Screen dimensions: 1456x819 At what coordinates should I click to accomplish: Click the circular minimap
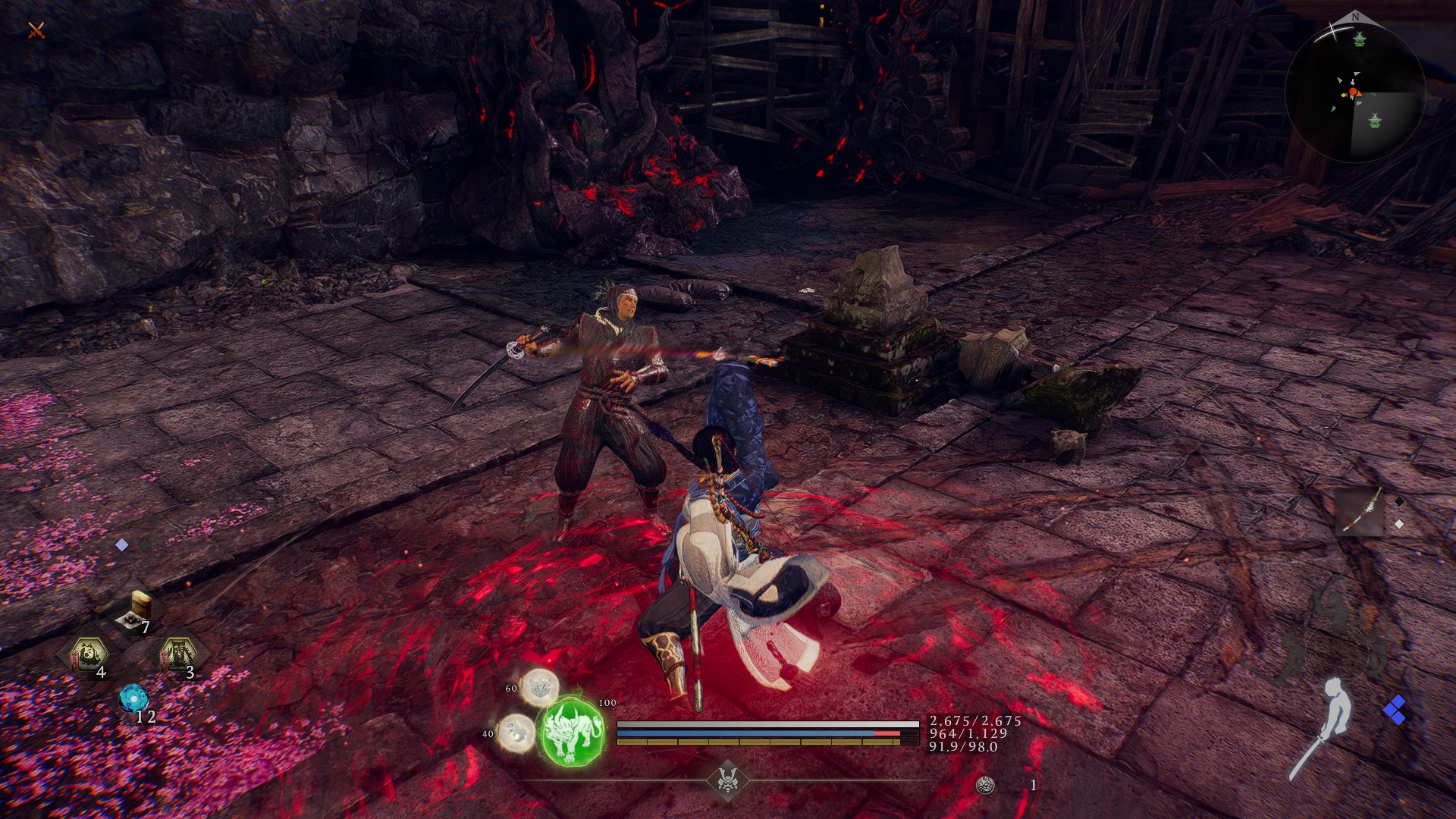tap(1354, 93)
